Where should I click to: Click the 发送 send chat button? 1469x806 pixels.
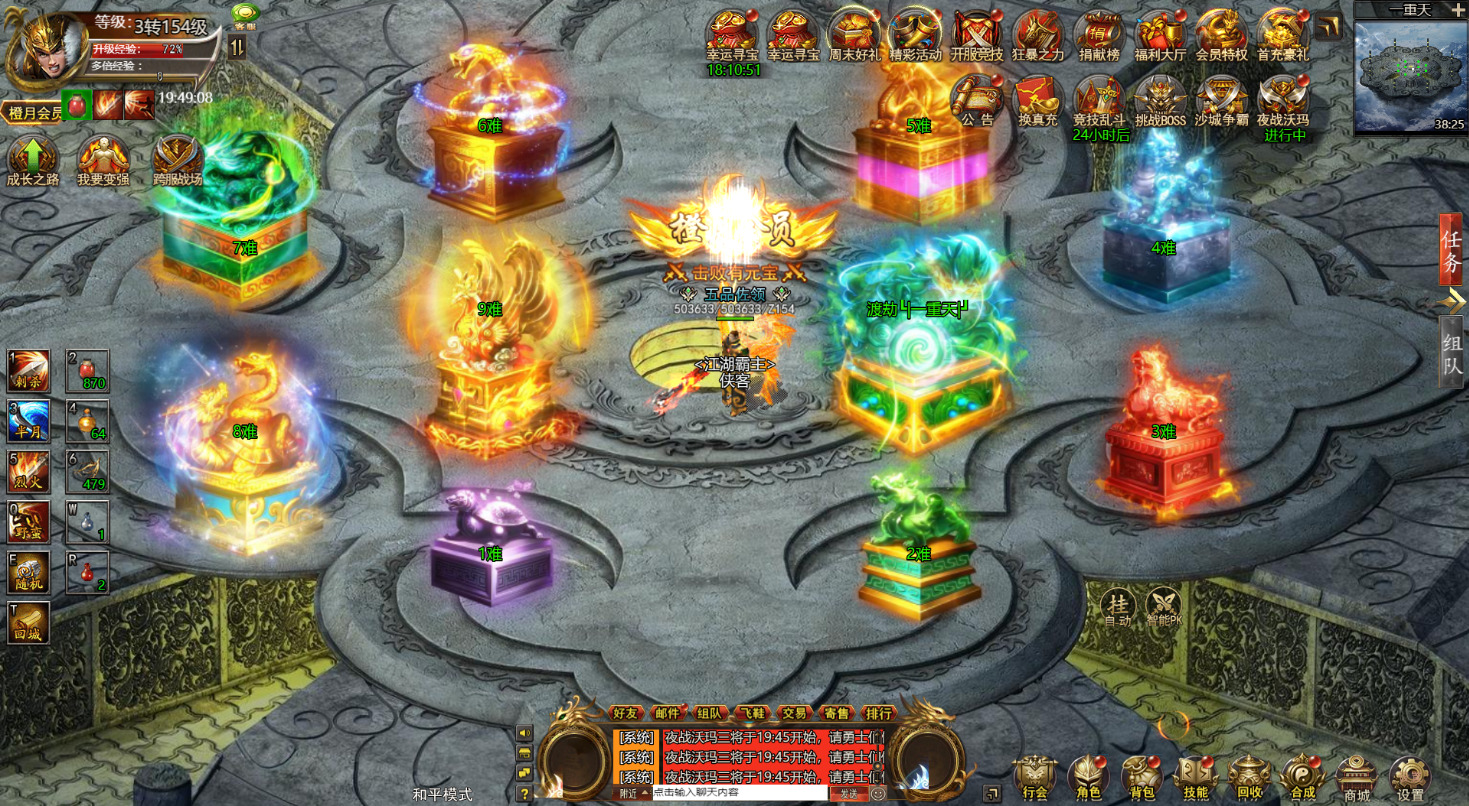[848, 793]
